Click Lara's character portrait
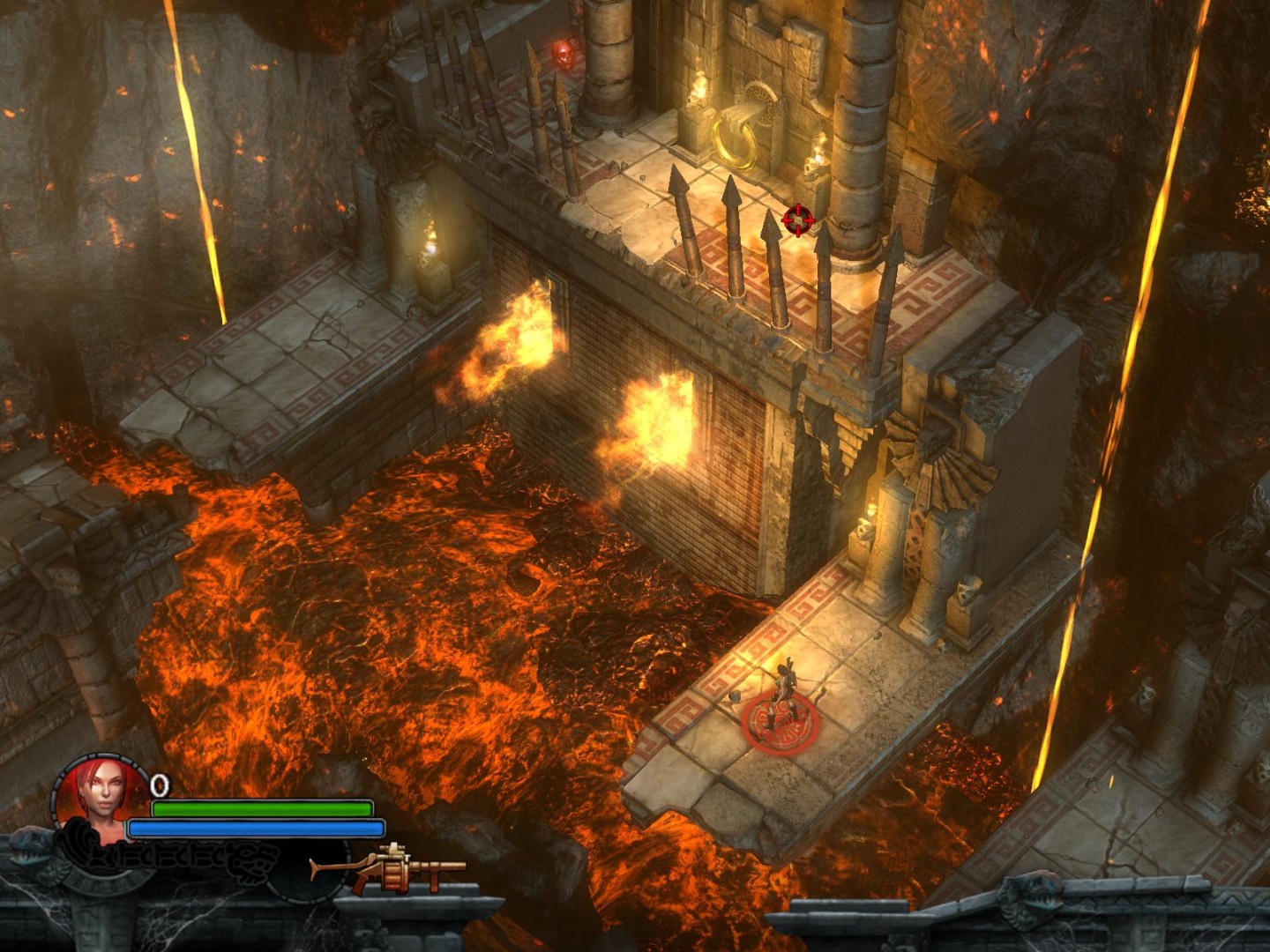 pos(103,793)
